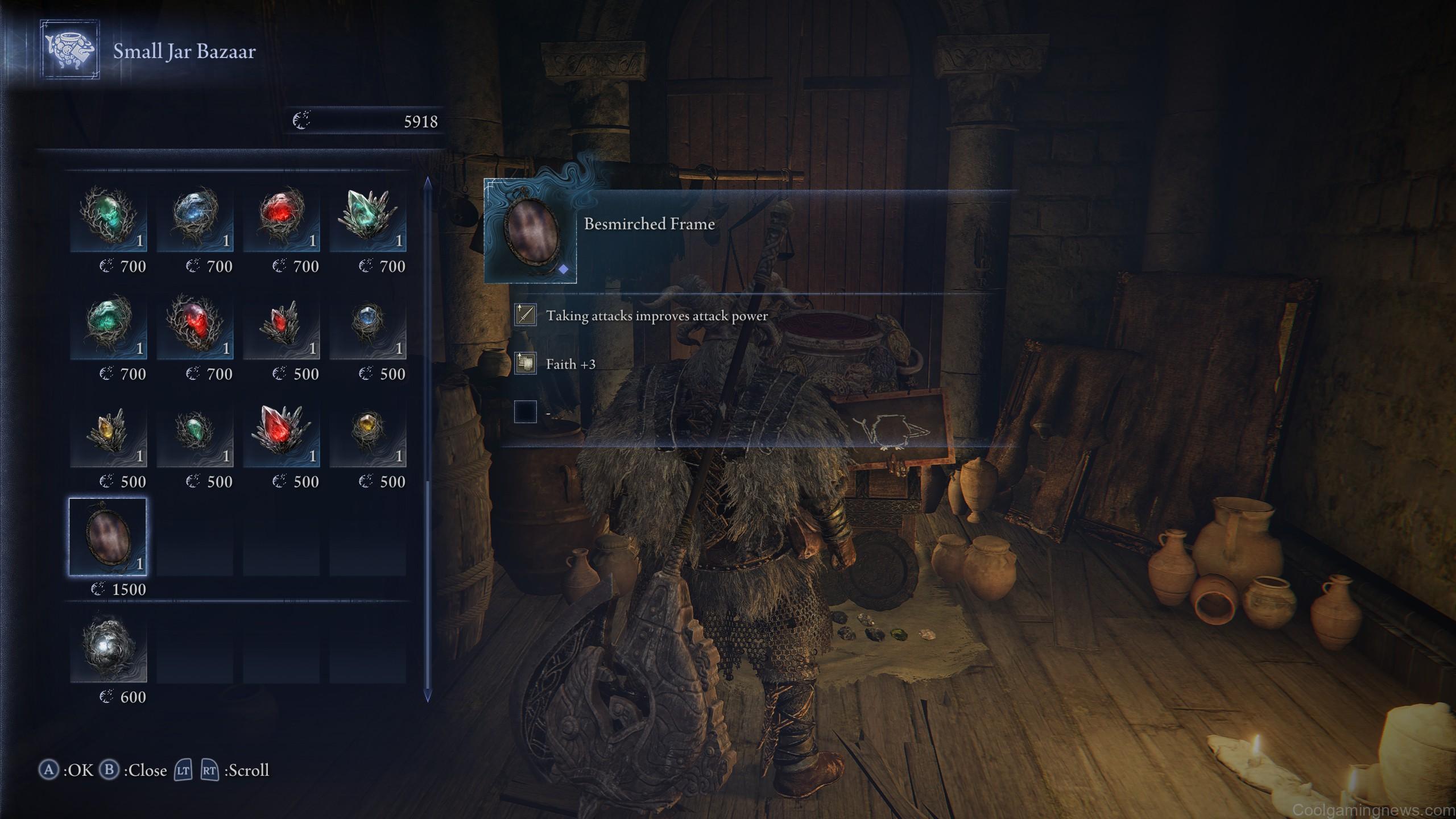Click the sword icon next to attack power effect
Viewport: 1456px width, 819px height.
click(524, 315)
